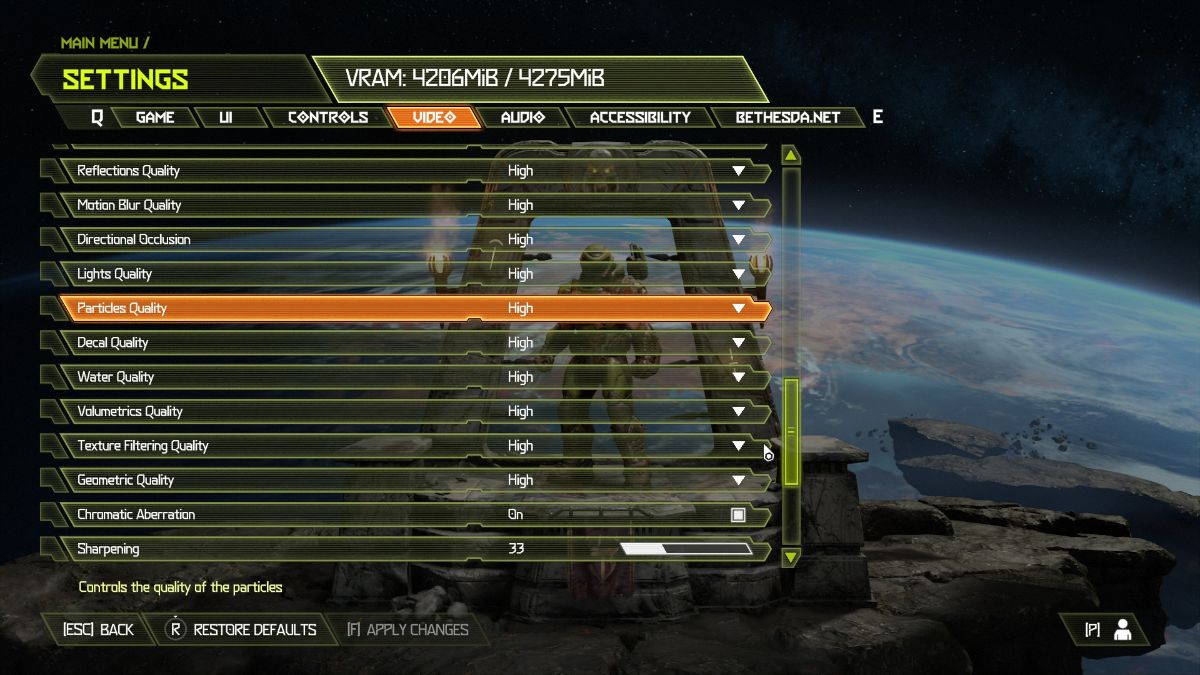Switch to the Controls tab
The image size is (1200, 675).
(328, 117)
